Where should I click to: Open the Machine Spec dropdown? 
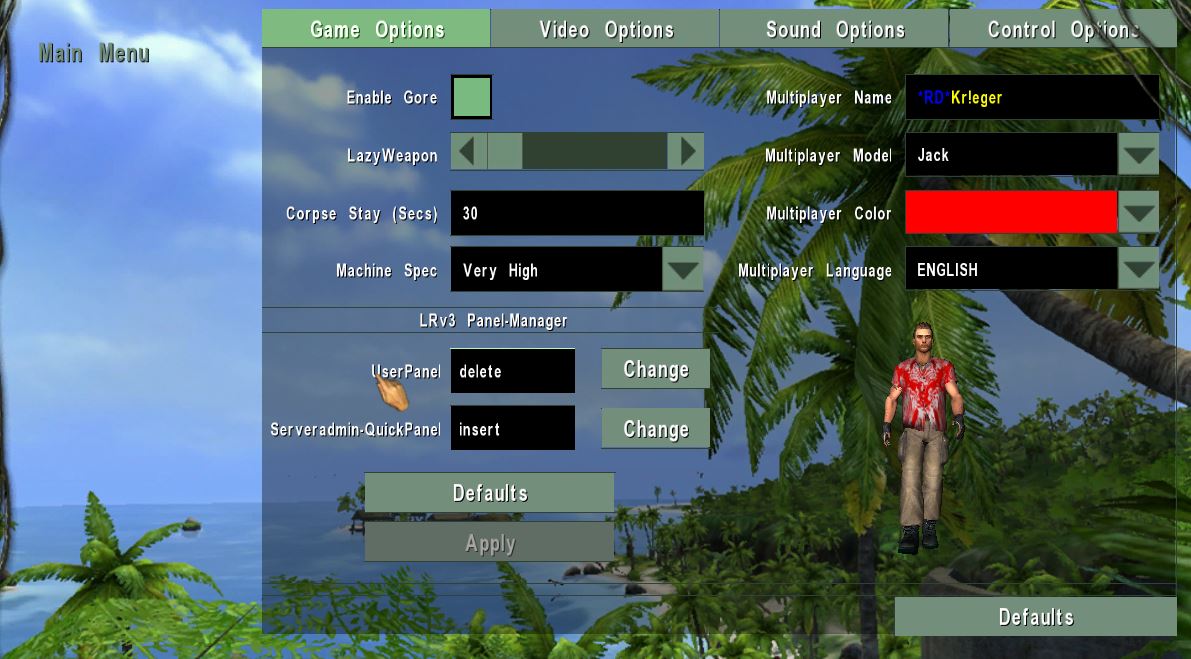[x=683, y=270]
